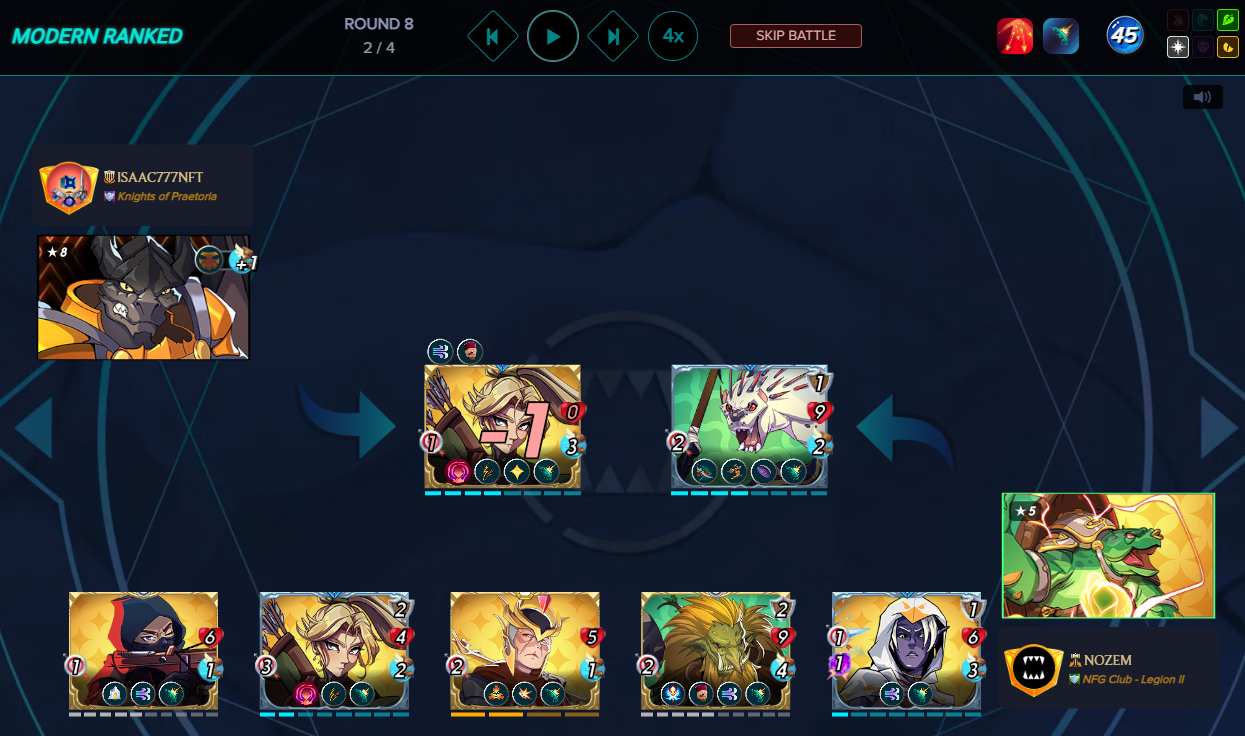This screenshot has height=736, width=1245.
Task: Select the winged-helmet elder warrior card
Action: click(524, 652)
